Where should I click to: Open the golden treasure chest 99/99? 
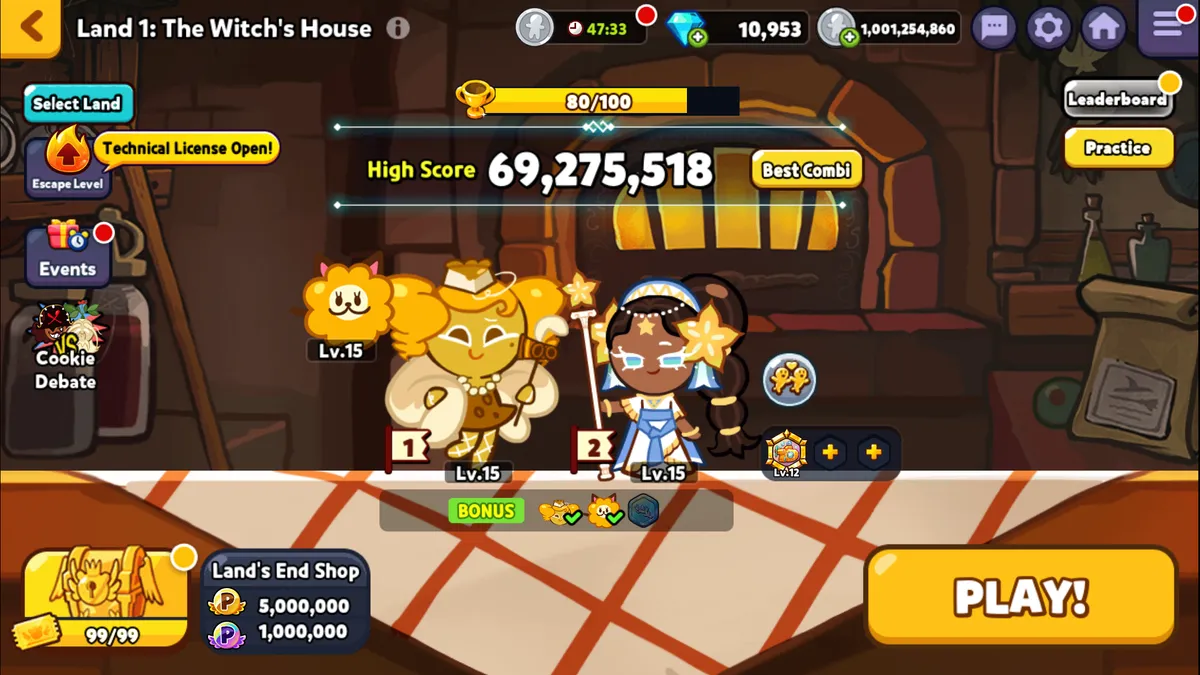(105, 597)
